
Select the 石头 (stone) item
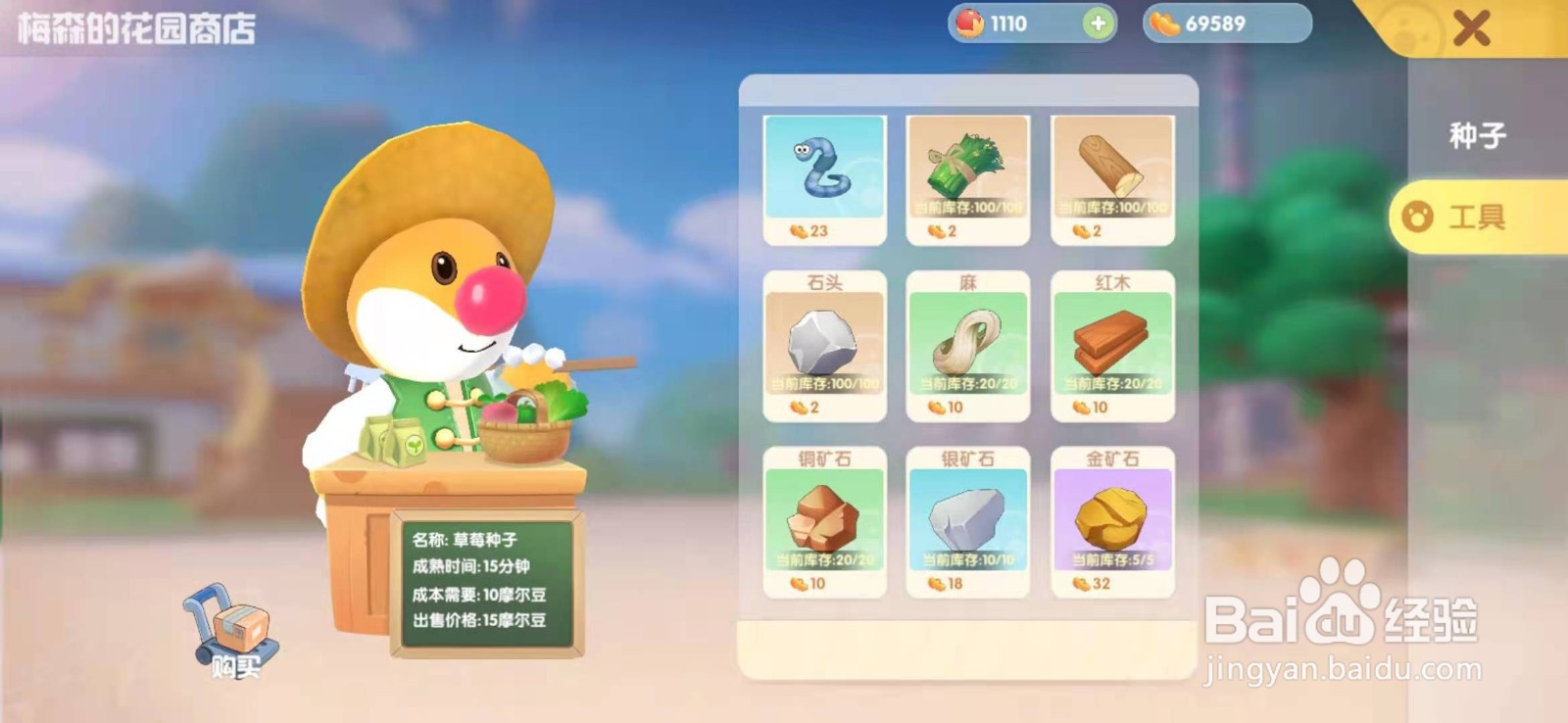coord(824,343)
